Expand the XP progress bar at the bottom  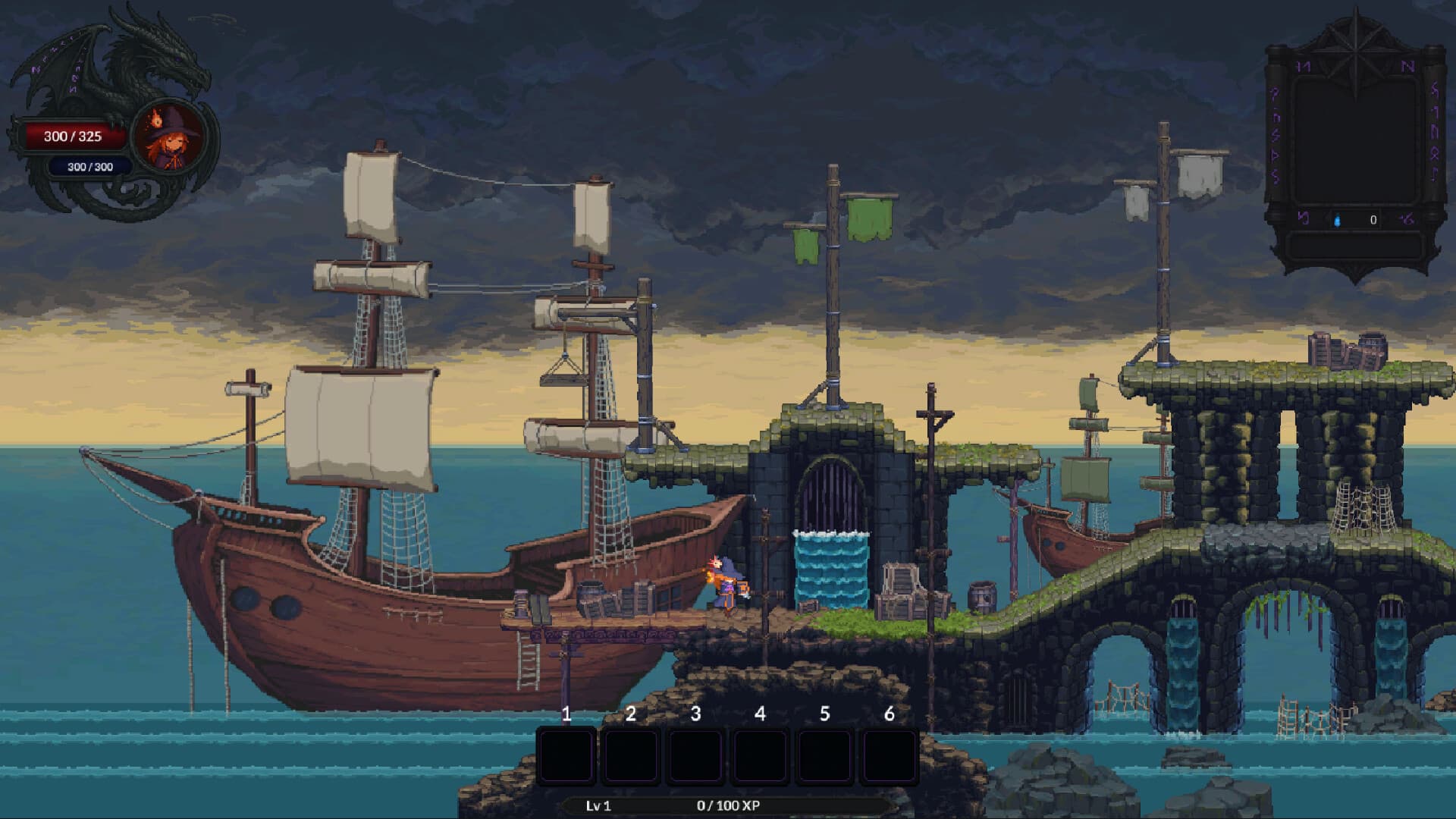tap(728, 807)
